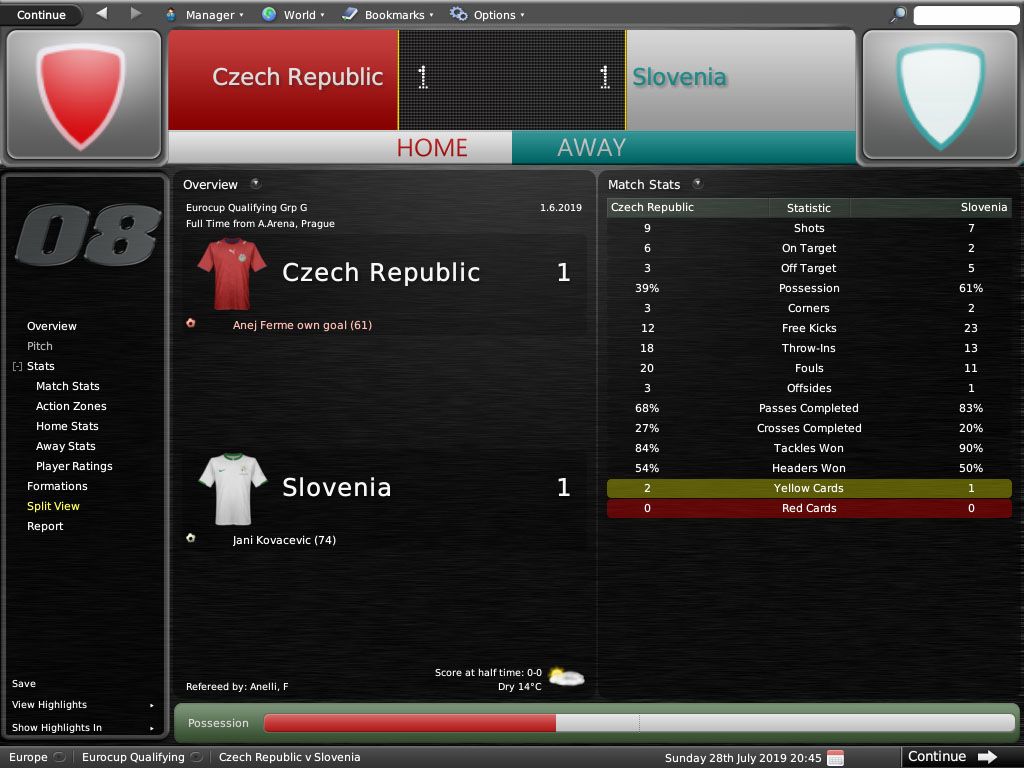Click the search text field
Screen dimensions: 1024x768
coord(965,15)
